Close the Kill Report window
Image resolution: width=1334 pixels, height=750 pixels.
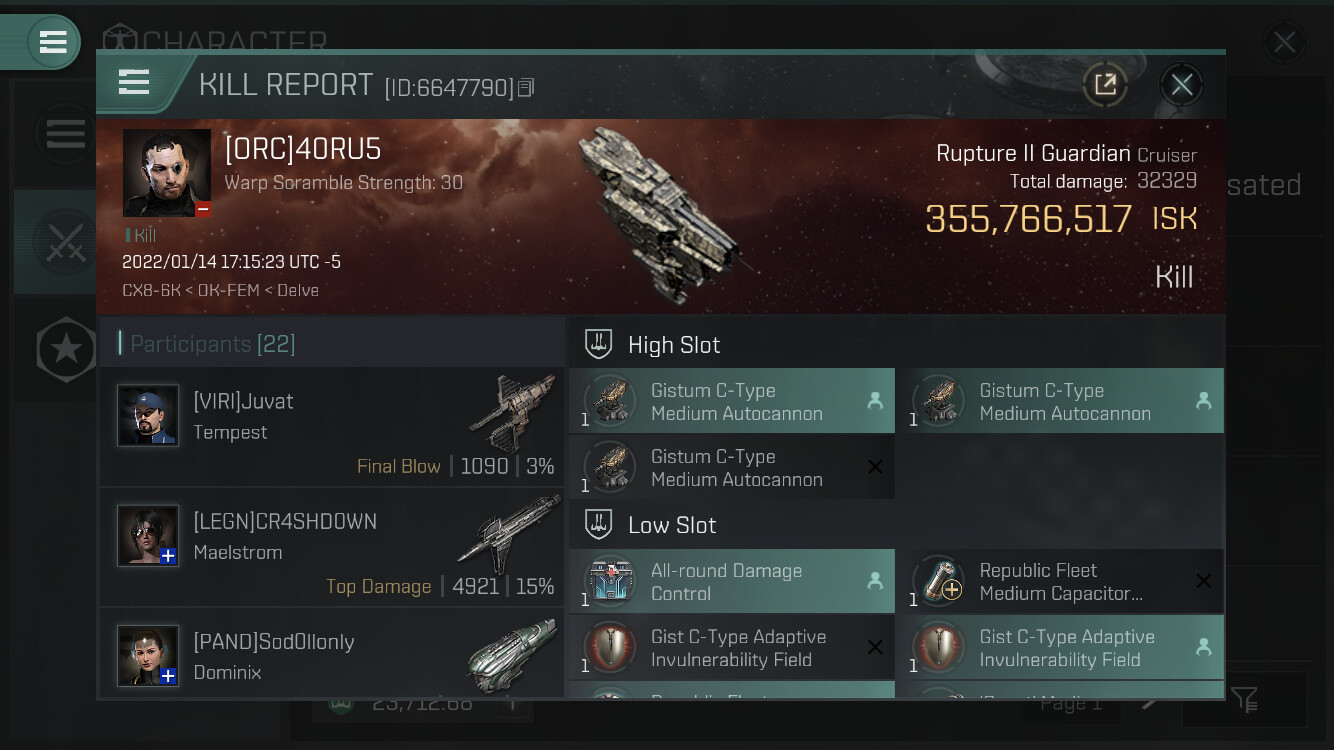click(x=1181, y=85)
